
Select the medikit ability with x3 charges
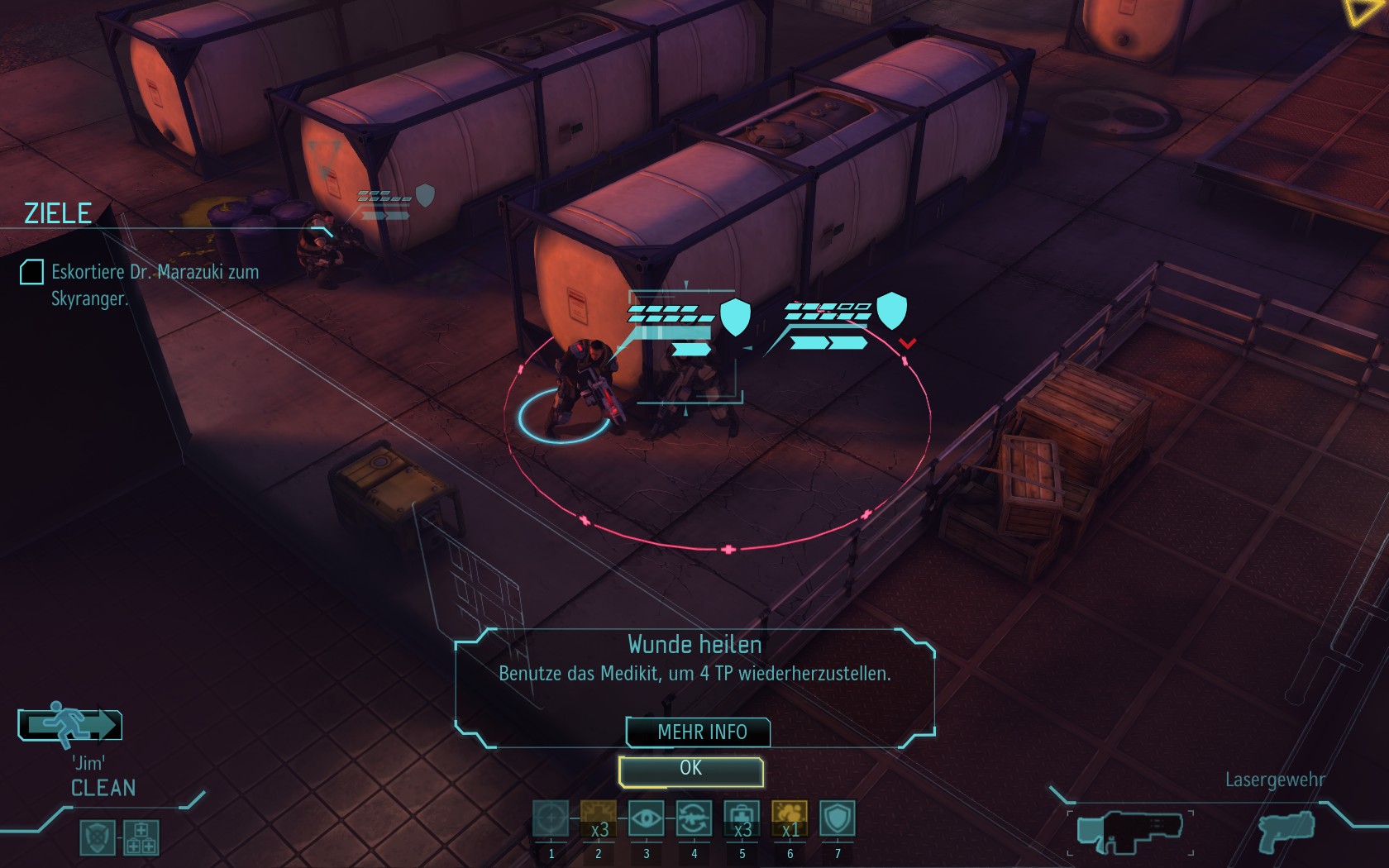tap(742, 819)
